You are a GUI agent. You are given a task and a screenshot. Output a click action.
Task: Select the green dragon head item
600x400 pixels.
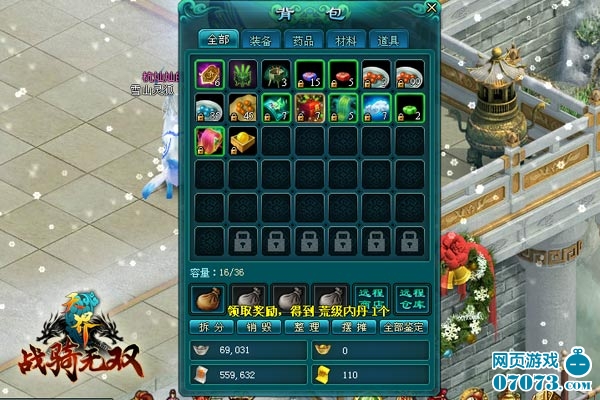[242, 75]
